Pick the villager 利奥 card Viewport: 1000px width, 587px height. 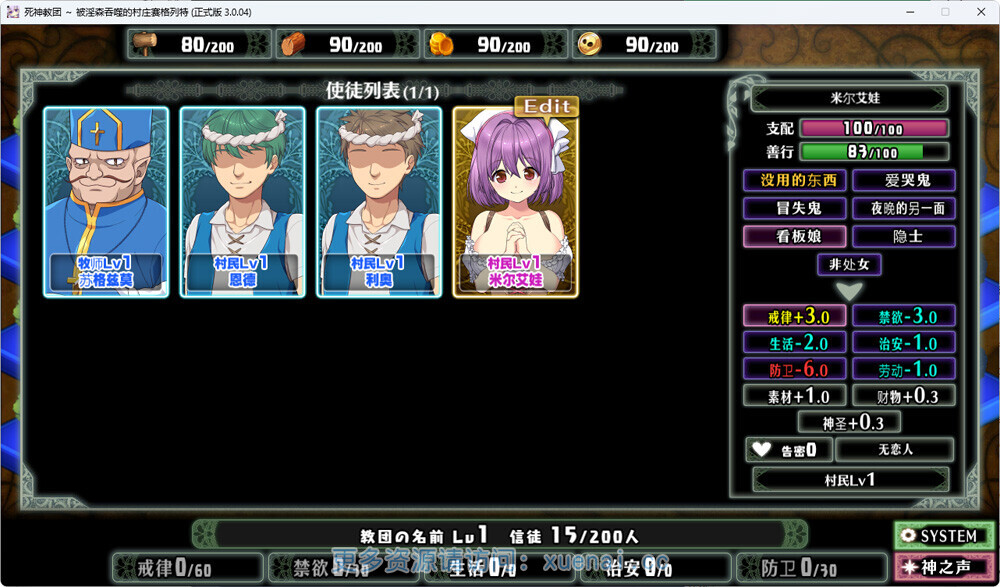[379, 201]
